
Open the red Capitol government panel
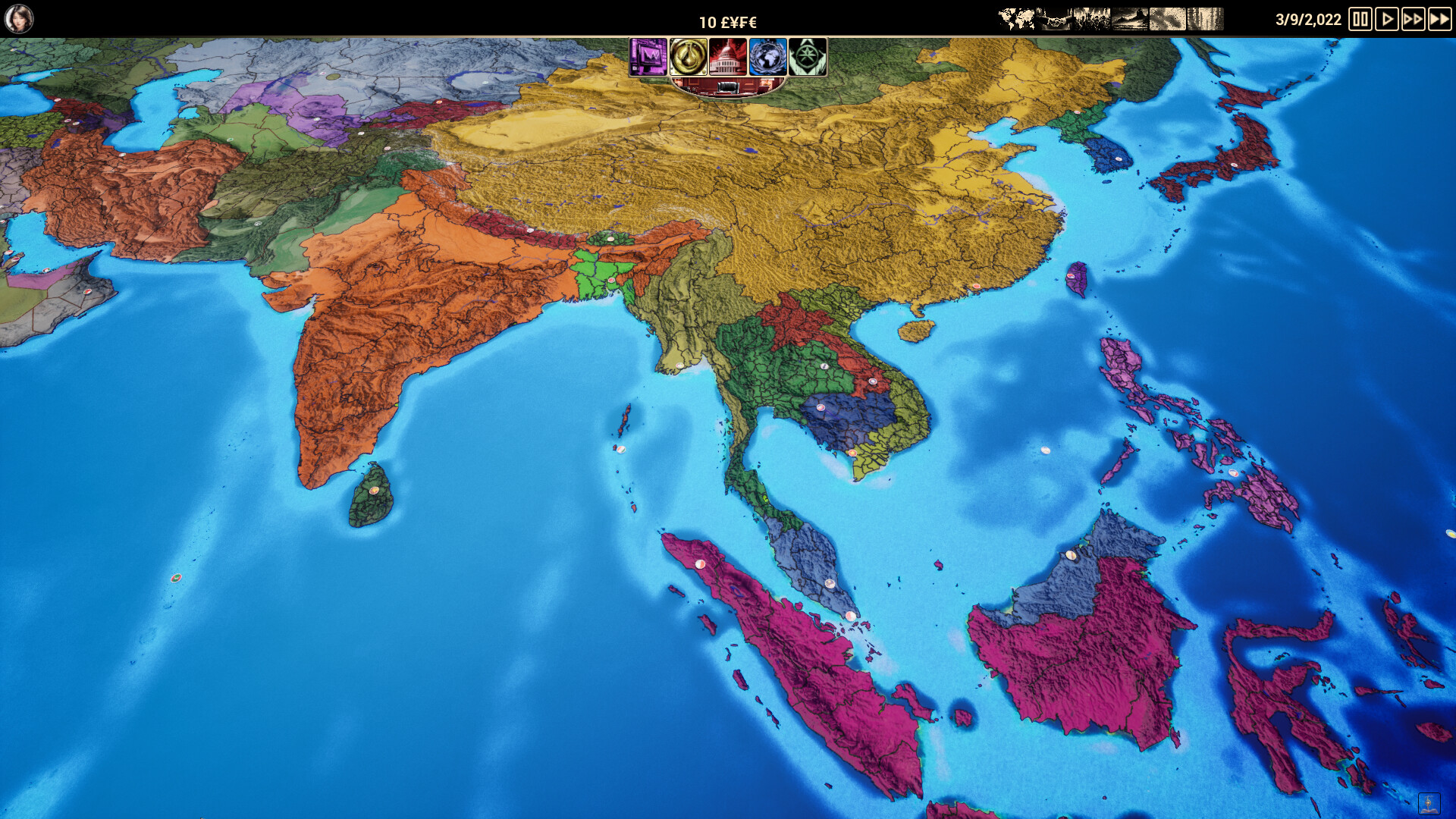pyautogui.click(x=728, y=57)
